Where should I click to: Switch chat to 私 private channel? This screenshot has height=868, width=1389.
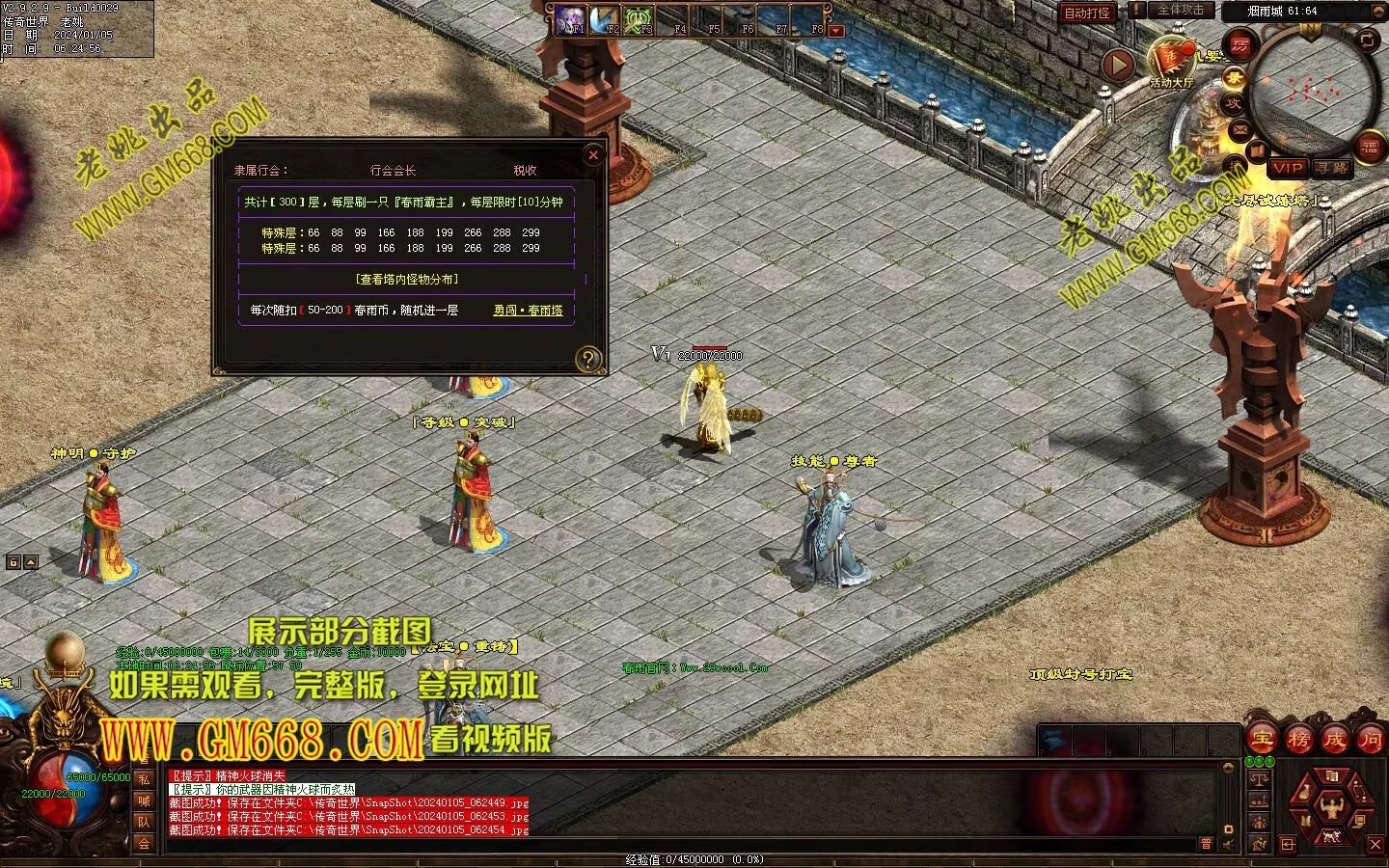pyautogui.click(x=144, y=779)
